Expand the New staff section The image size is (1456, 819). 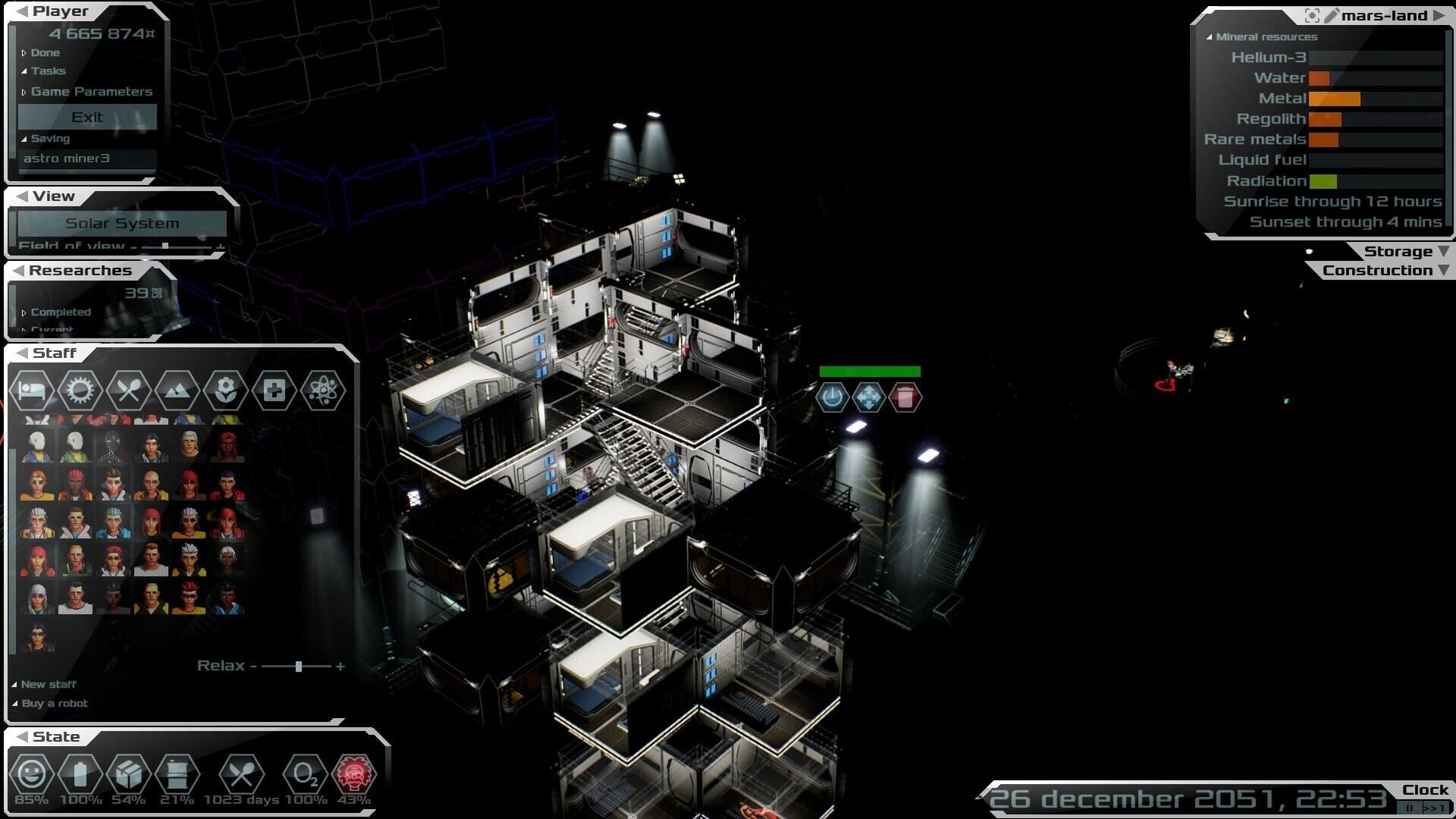(48, 684)
